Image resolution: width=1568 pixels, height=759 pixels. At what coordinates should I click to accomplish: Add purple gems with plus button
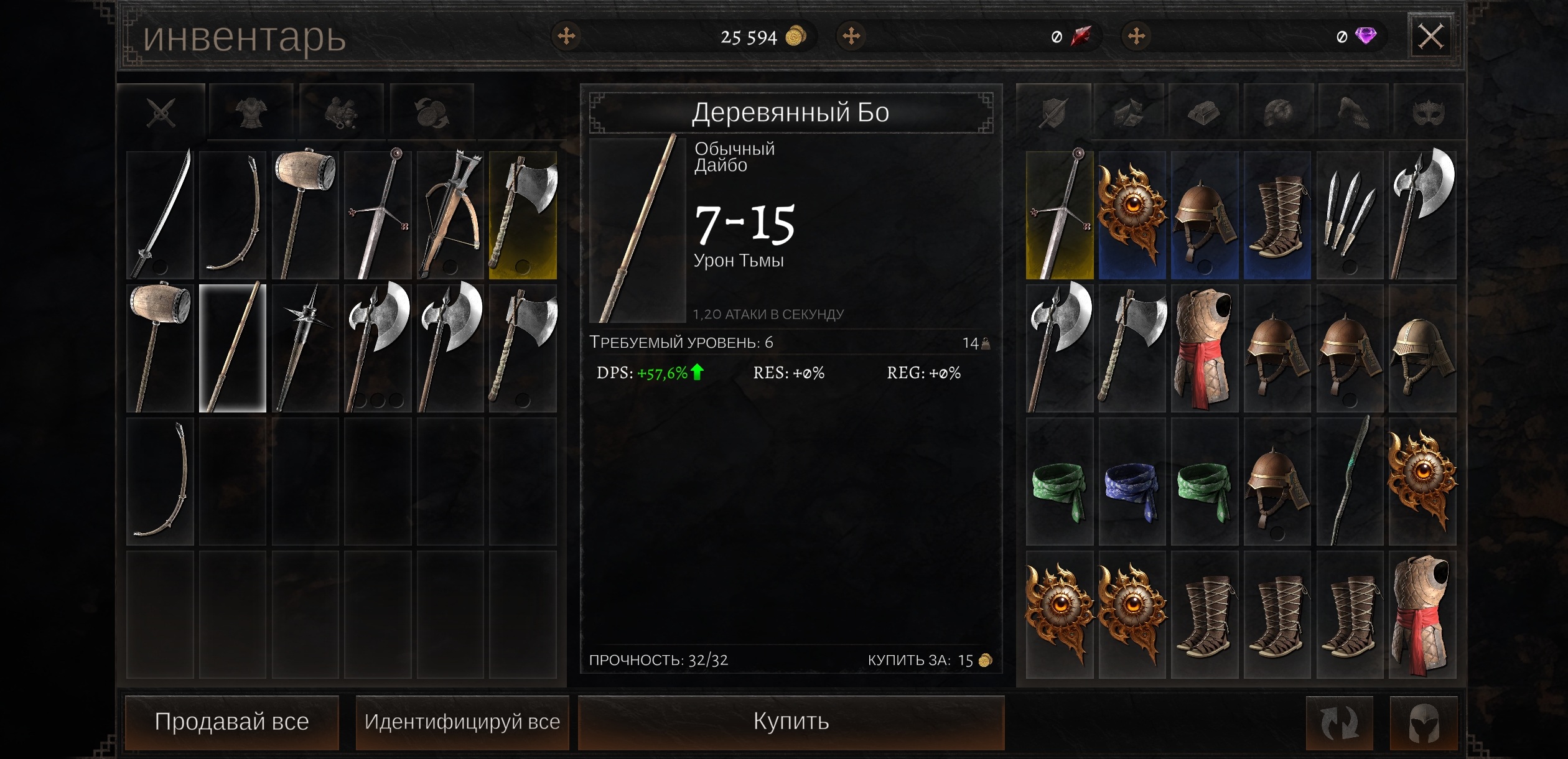click(x=1136, y=36)
